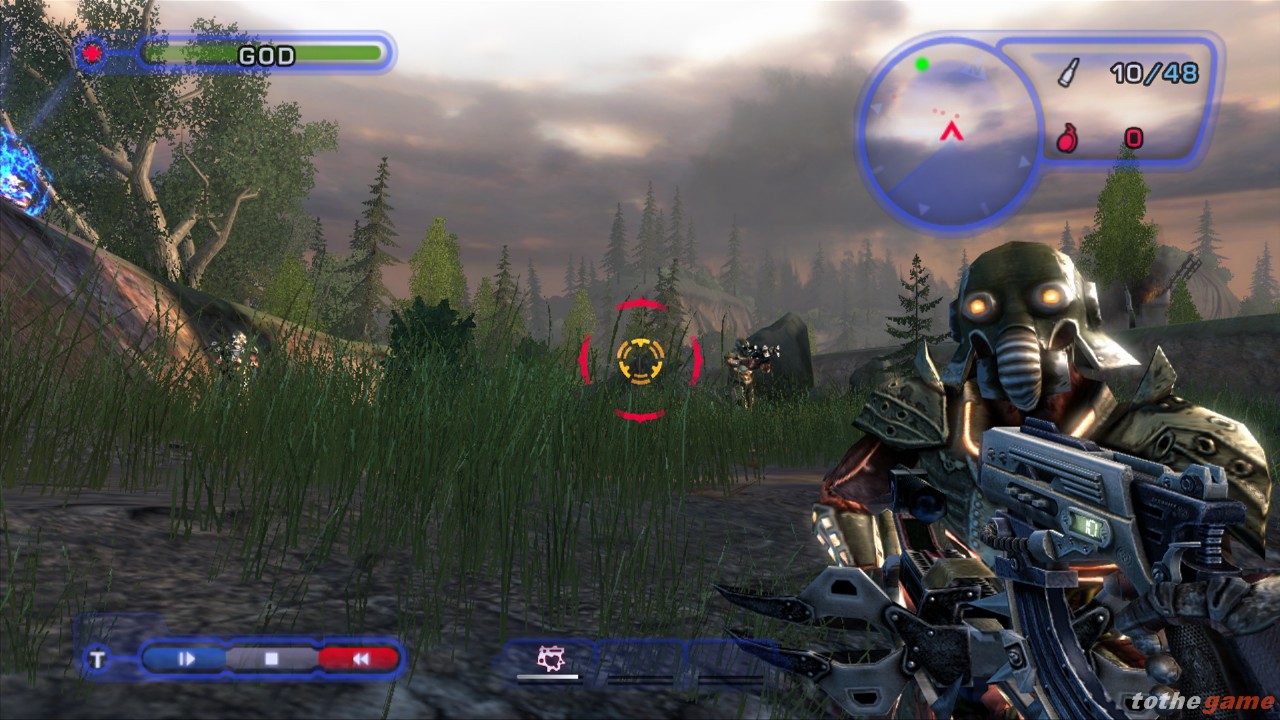1280x720 pixels.
Task: Click the bullet ammo icon
Action: pos(1068,72)
